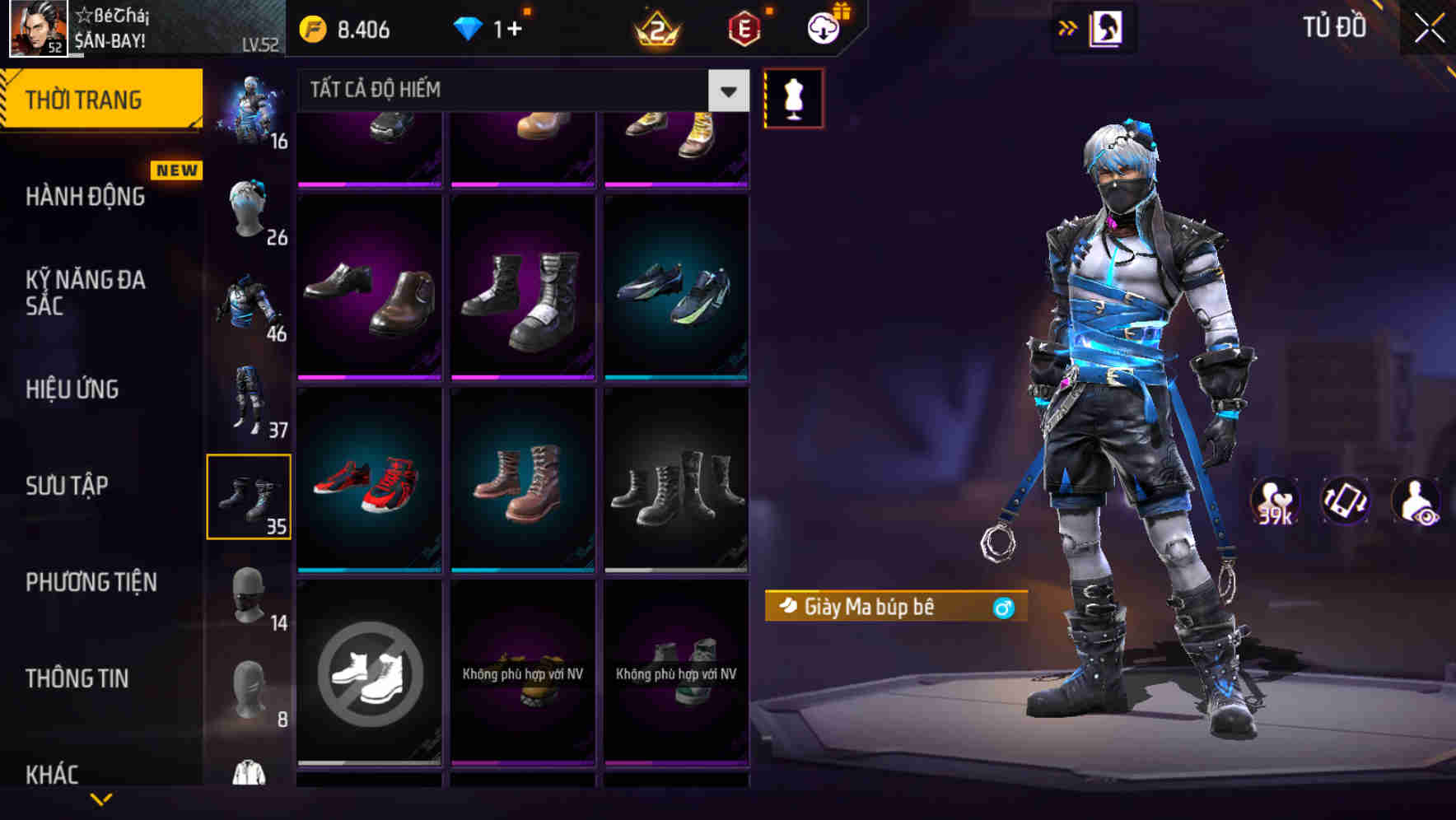Click the double-arrow expander near the top right
The image size is (1456, 820).
point(1066,27)
